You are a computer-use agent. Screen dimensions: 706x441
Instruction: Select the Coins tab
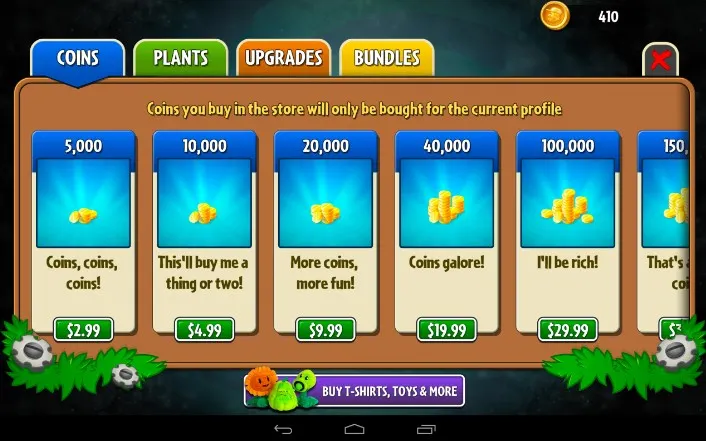[x=77, y=58]
